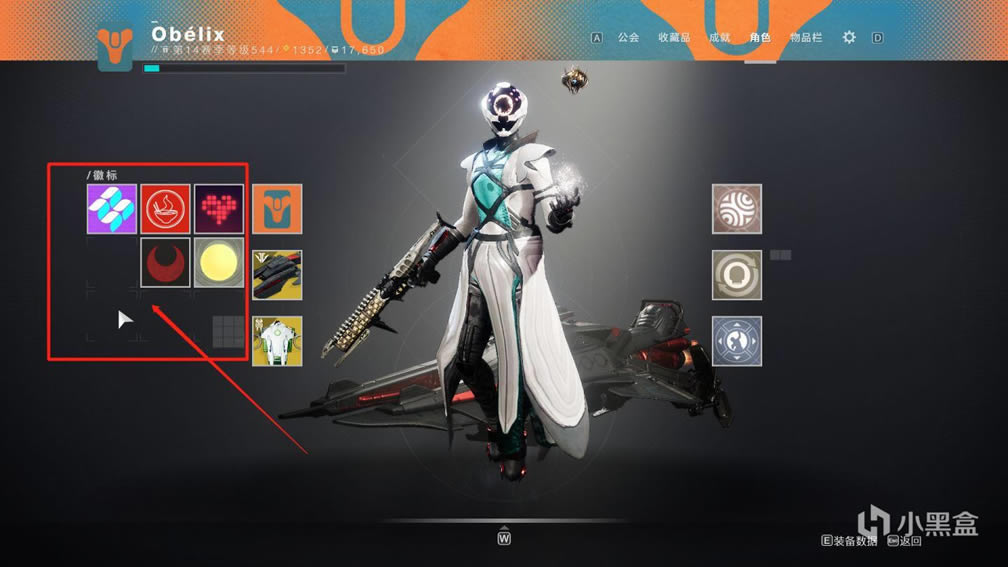
Task: Select the swirl pattern slot icon
Action: pos(737,209)
